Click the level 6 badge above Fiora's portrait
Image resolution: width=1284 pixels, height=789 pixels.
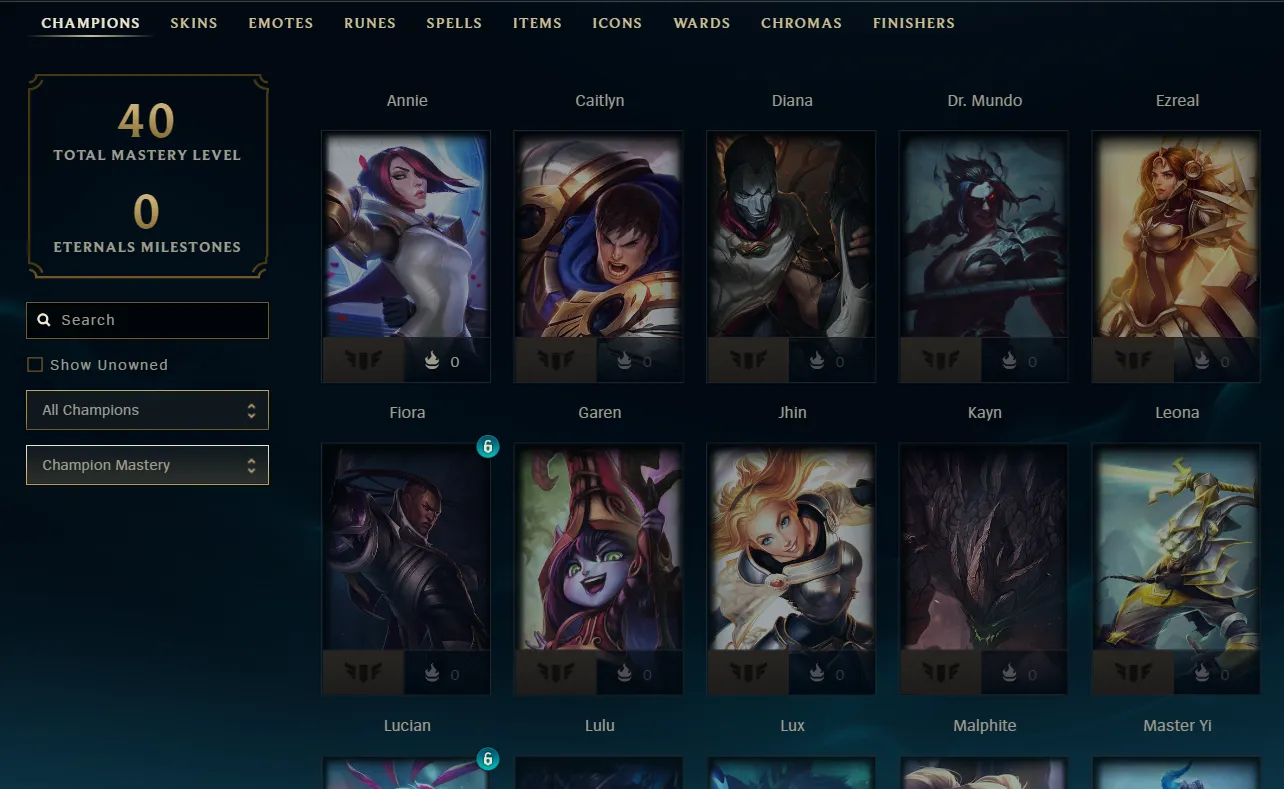click(x=488, y=447)
